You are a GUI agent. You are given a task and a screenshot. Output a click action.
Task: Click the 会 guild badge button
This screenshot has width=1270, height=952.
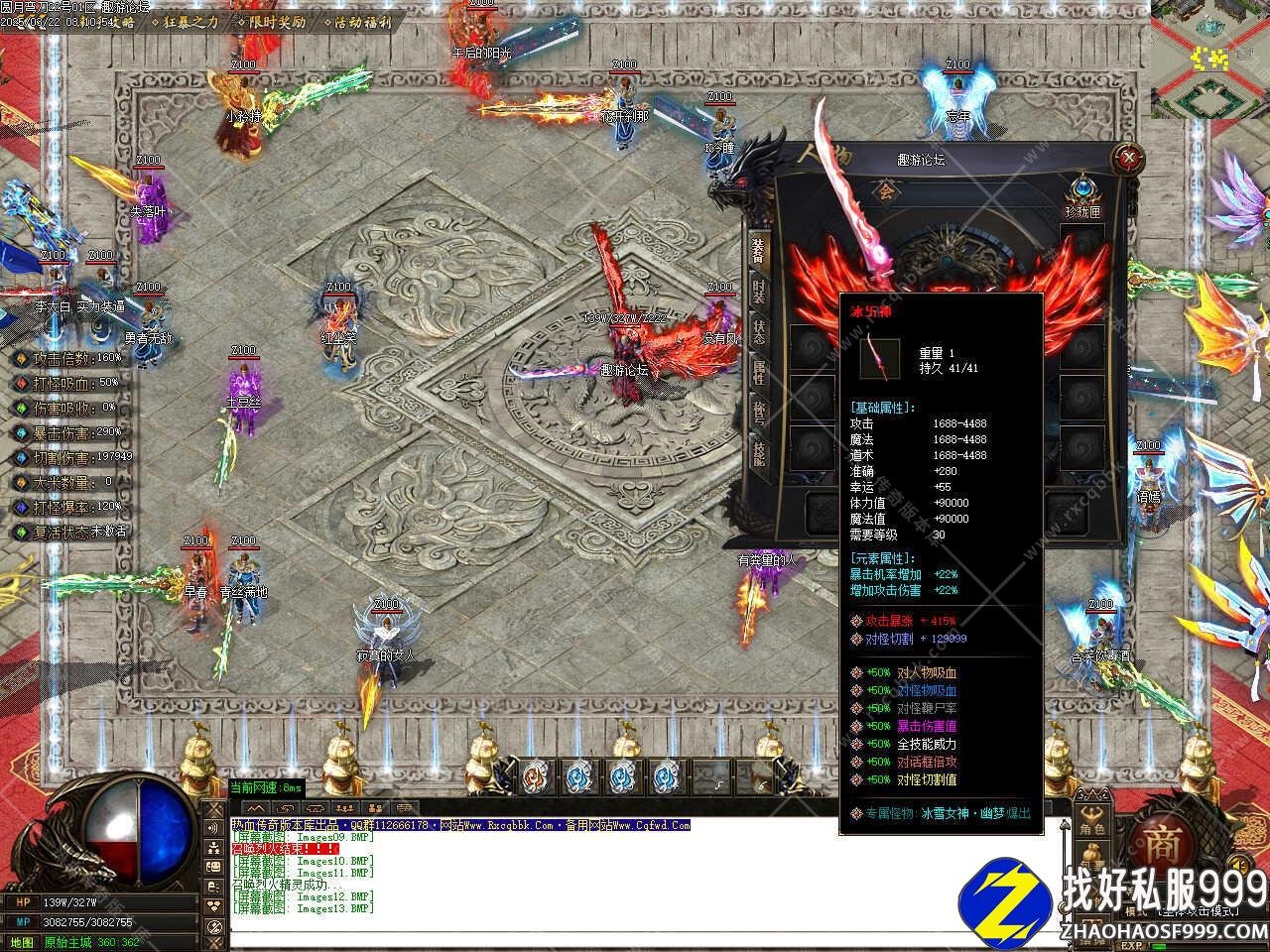[886, 190]
